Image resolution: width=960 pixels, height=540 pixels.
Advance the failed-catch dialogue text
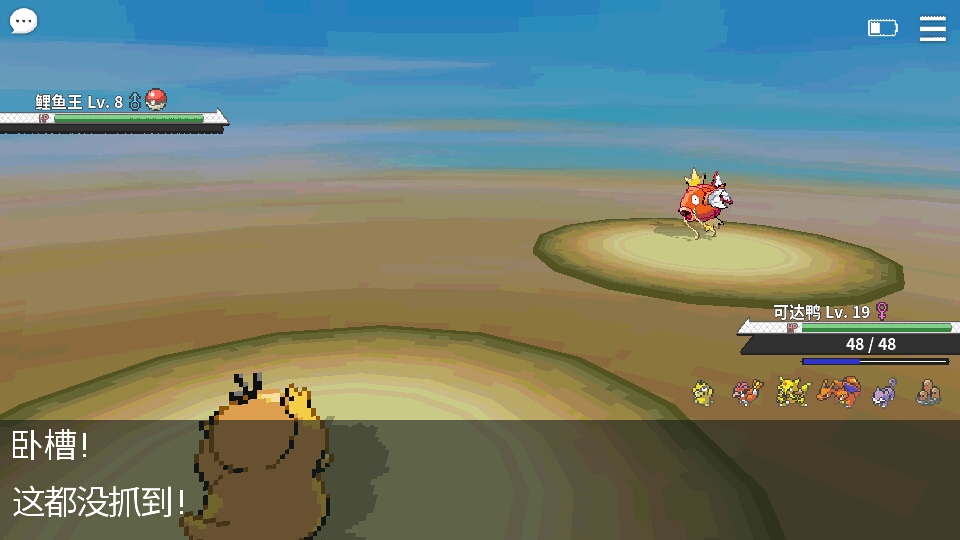click(x=480, y=478)
